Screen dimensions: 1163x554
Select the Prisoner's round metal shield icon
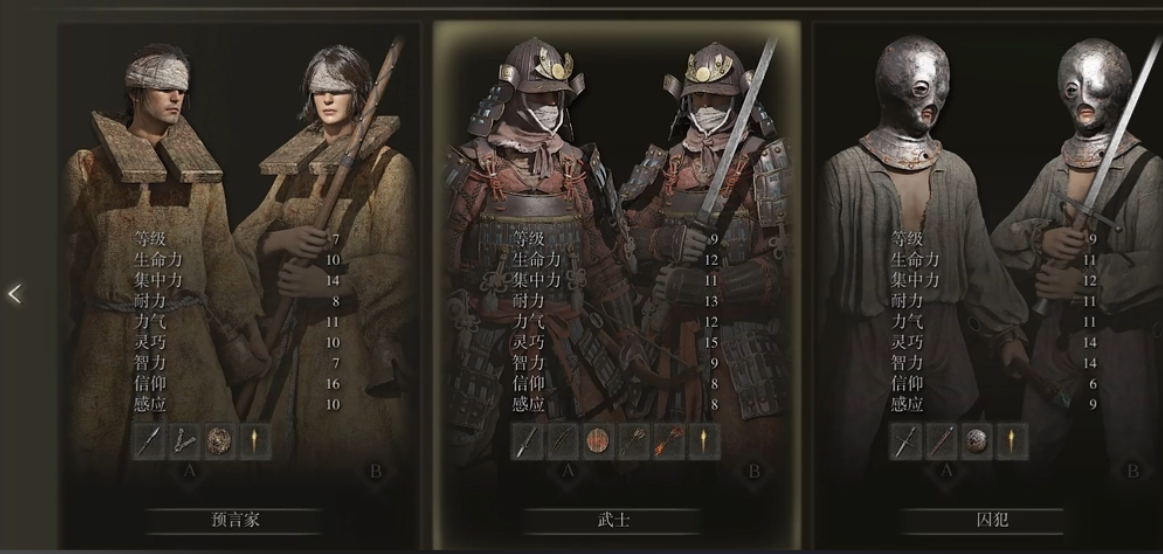[976, 441]
